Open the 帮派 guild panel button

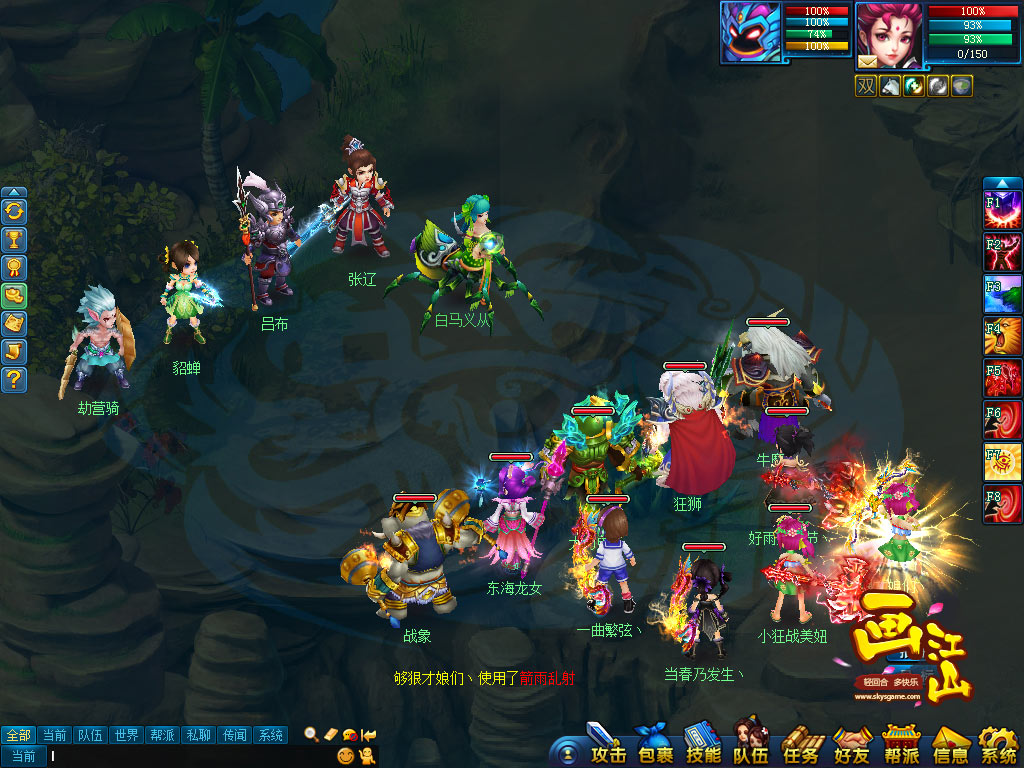[x=901, y=746]
